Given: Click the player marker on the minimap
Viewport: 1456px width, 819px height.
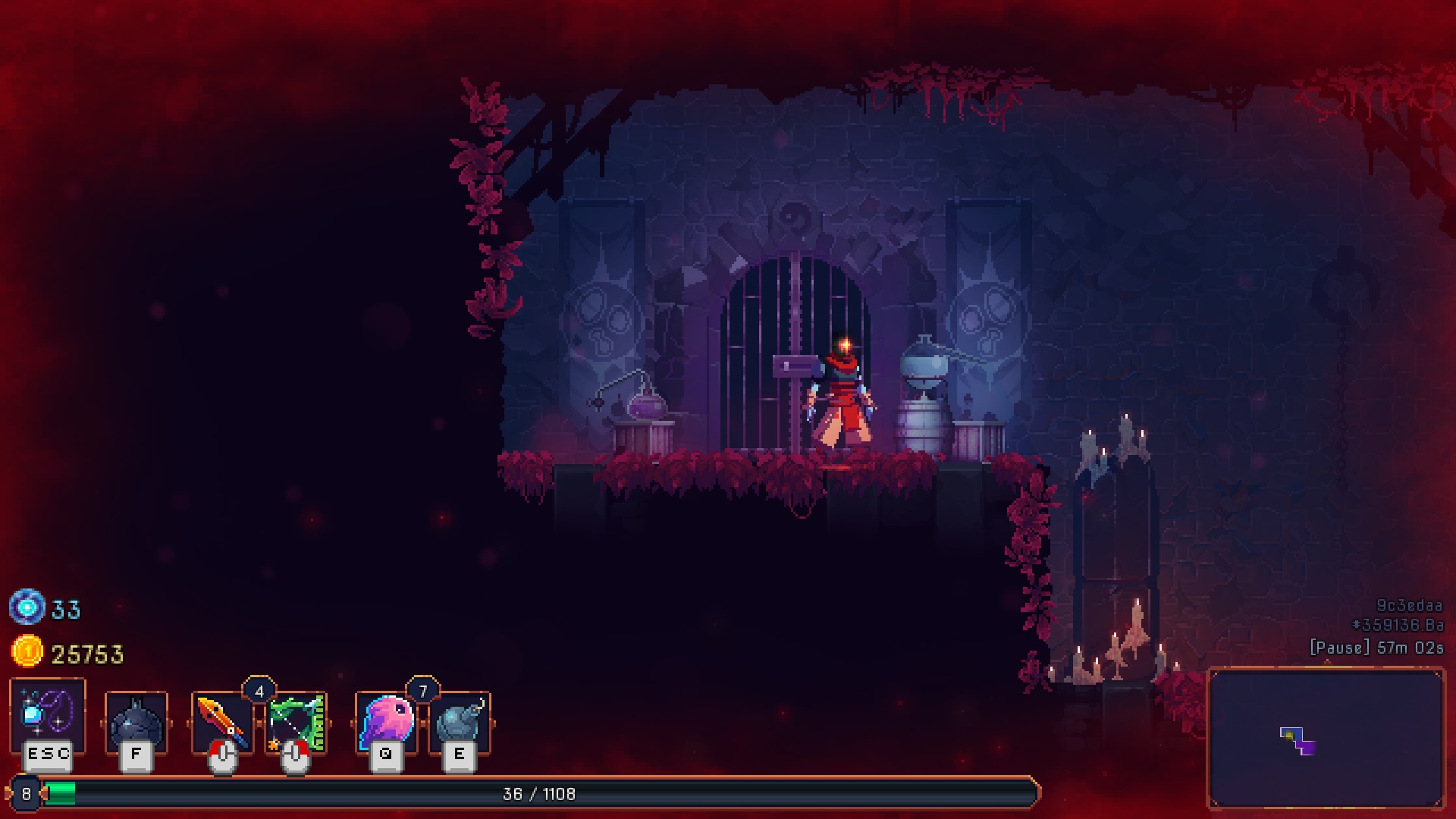Looking at the screenshot, I should coord(1289,735).
